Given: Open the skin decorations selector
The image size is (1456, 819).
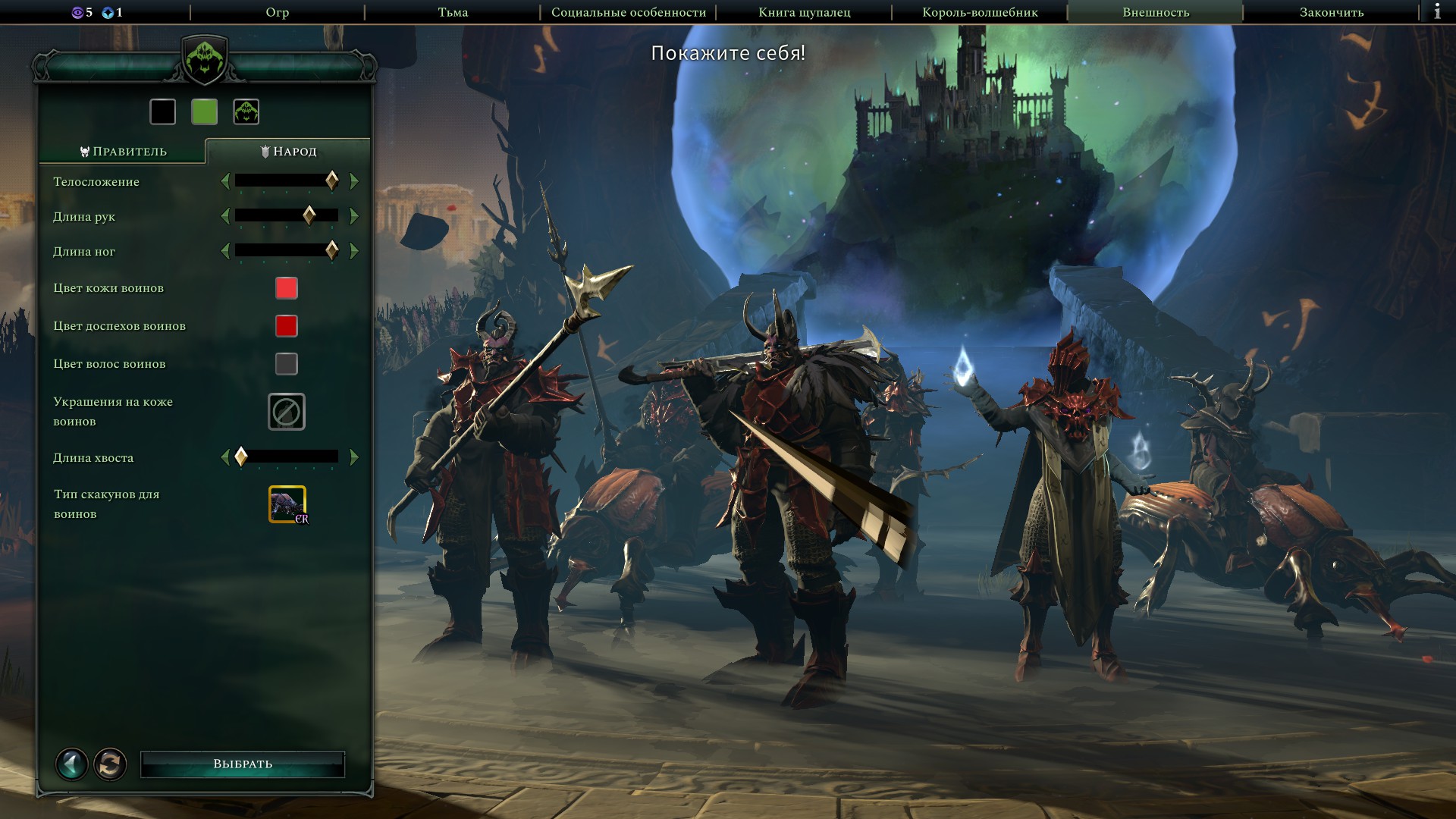Looking at the screenshot, I should (x=286, y=412).
